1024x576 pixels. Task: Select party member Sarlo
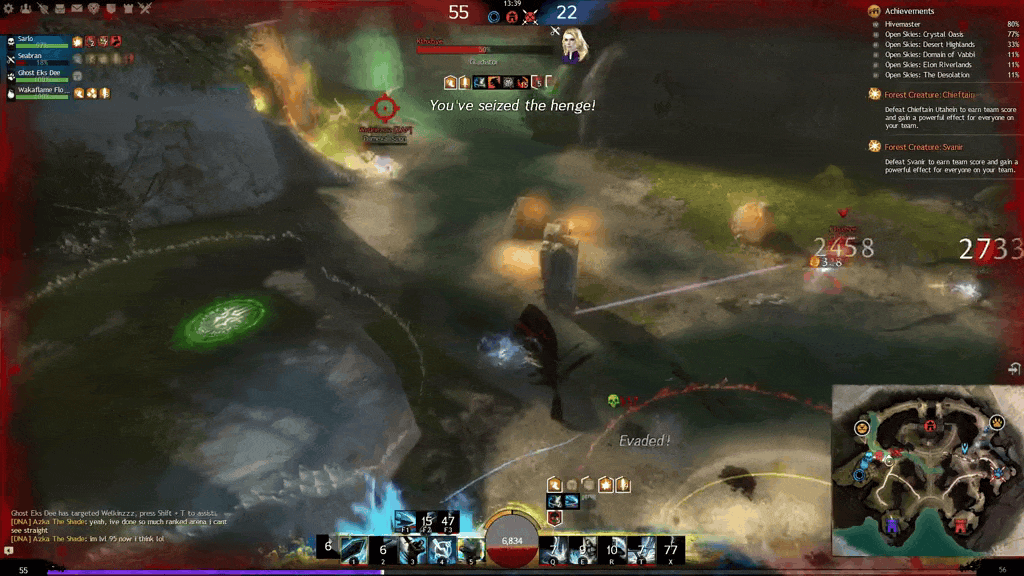coord(40,41)
